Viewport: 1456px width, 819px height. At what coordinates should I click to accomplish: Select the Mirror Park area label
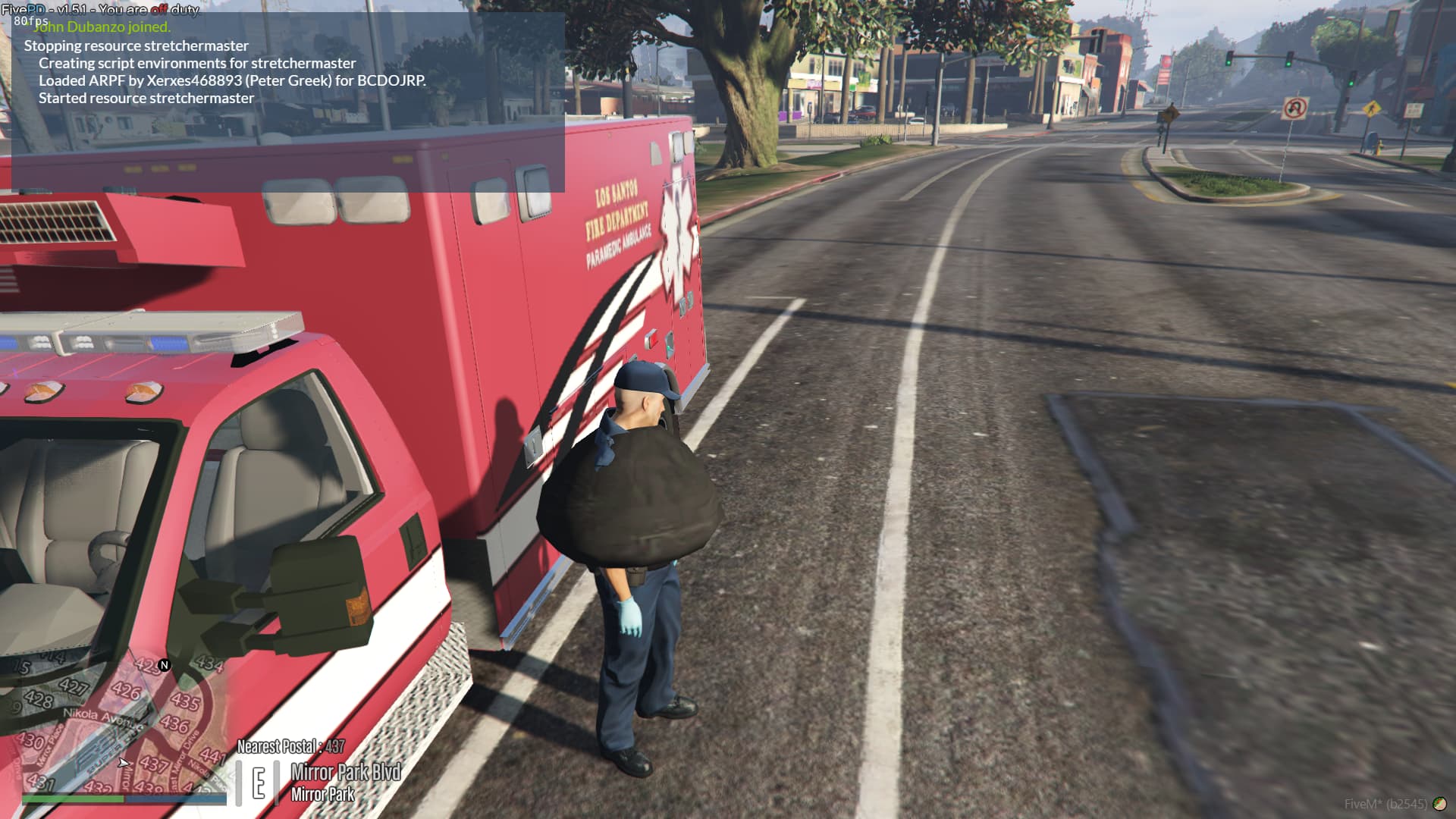(322, 794)
